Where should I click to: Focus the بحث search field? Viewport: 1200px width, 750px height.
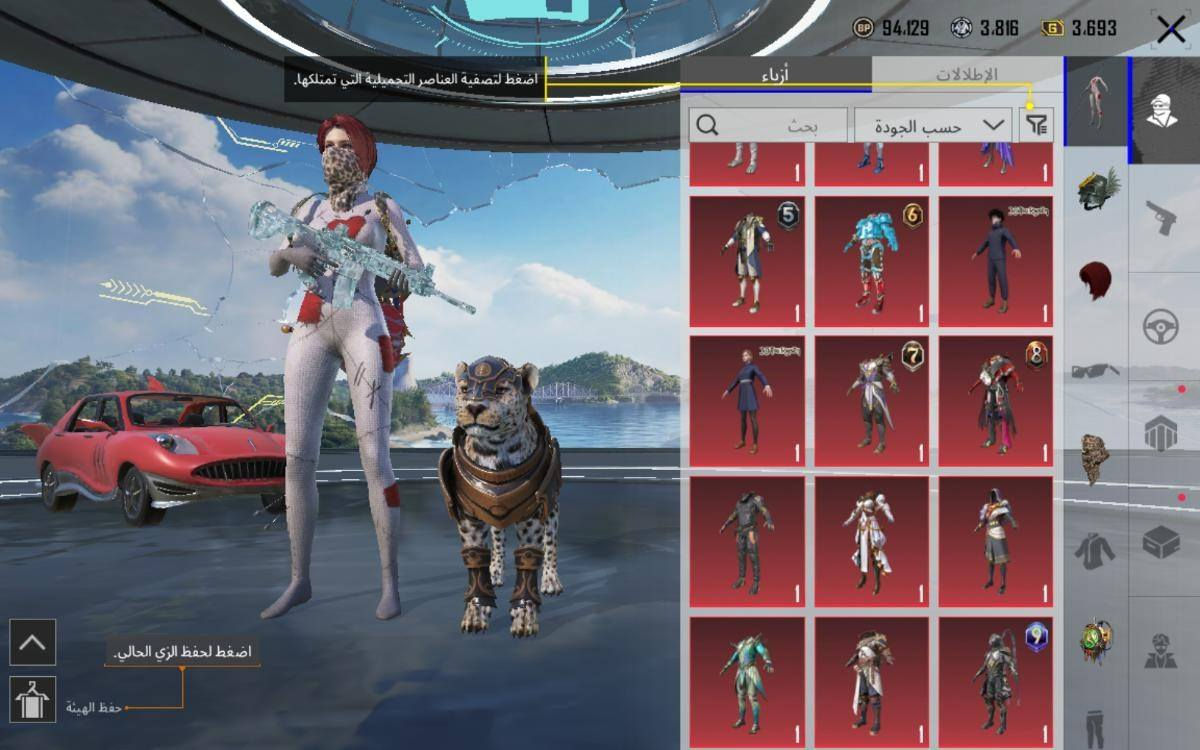769,125
